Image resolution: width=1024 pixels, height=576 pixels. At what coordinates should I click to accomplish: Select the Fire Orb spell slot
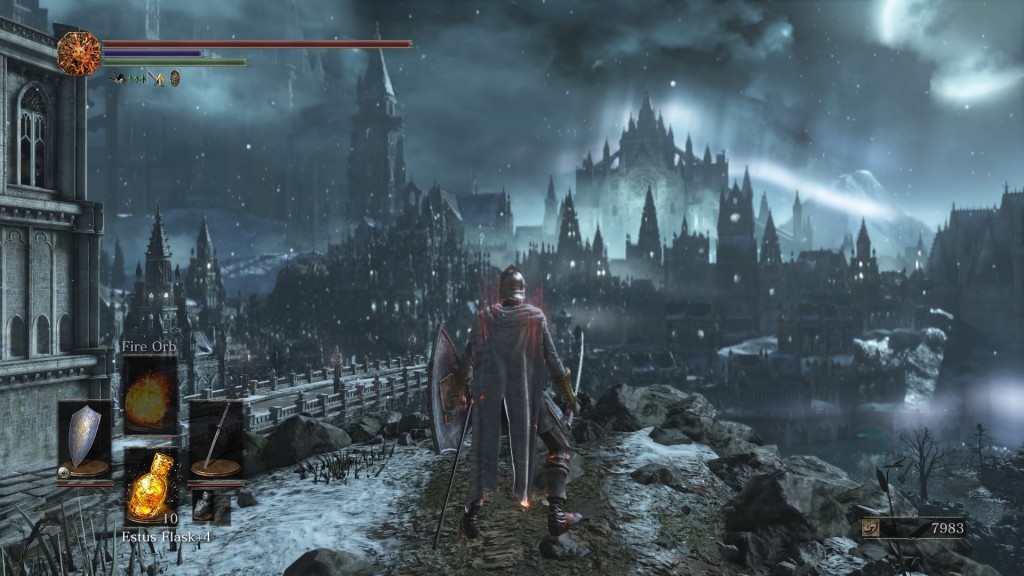point(150,395)
